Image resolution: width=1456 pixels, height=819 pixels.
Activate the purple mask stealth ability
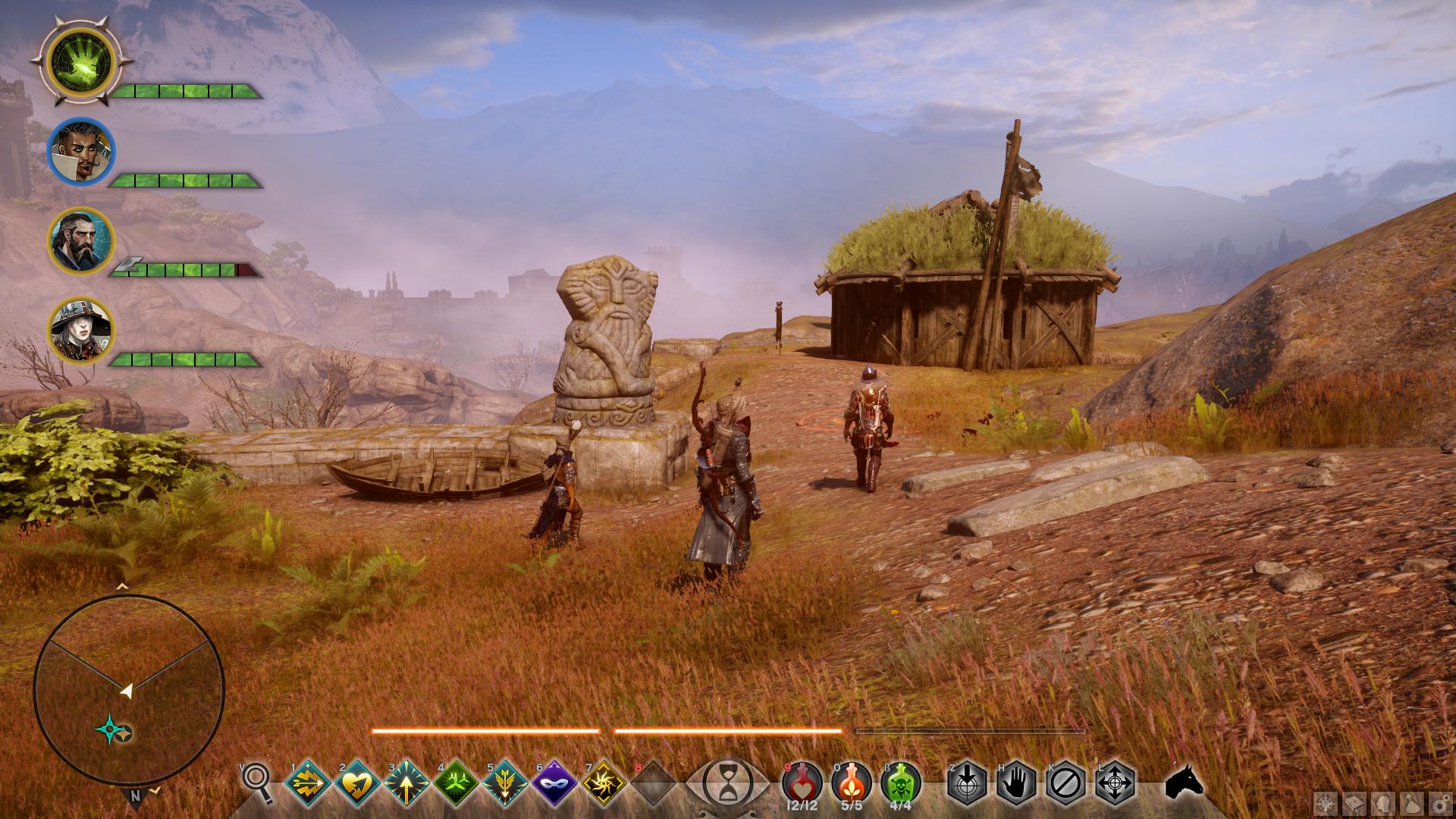coord(555,783)
